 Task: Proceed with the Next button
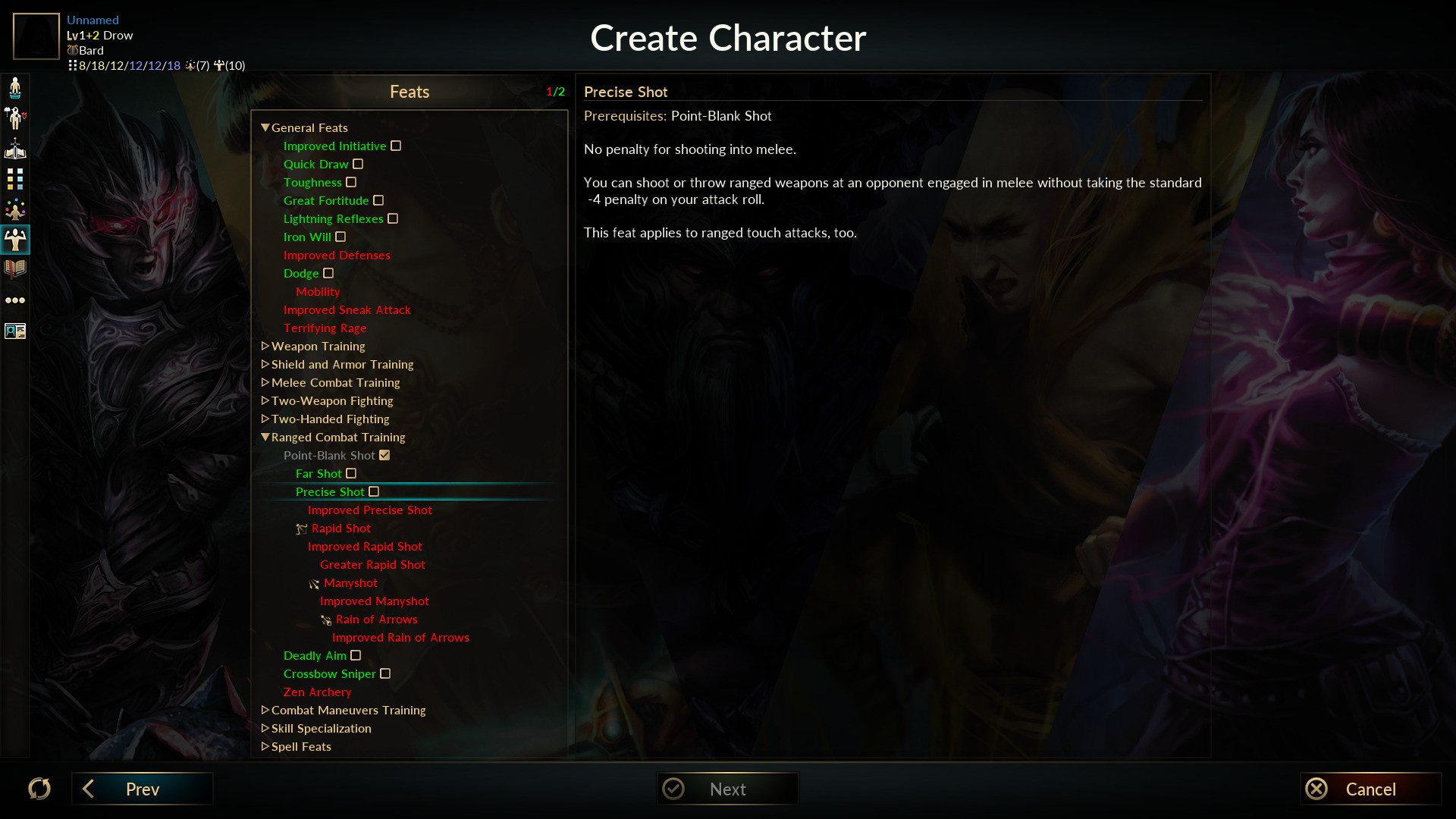tap(726, 789)
